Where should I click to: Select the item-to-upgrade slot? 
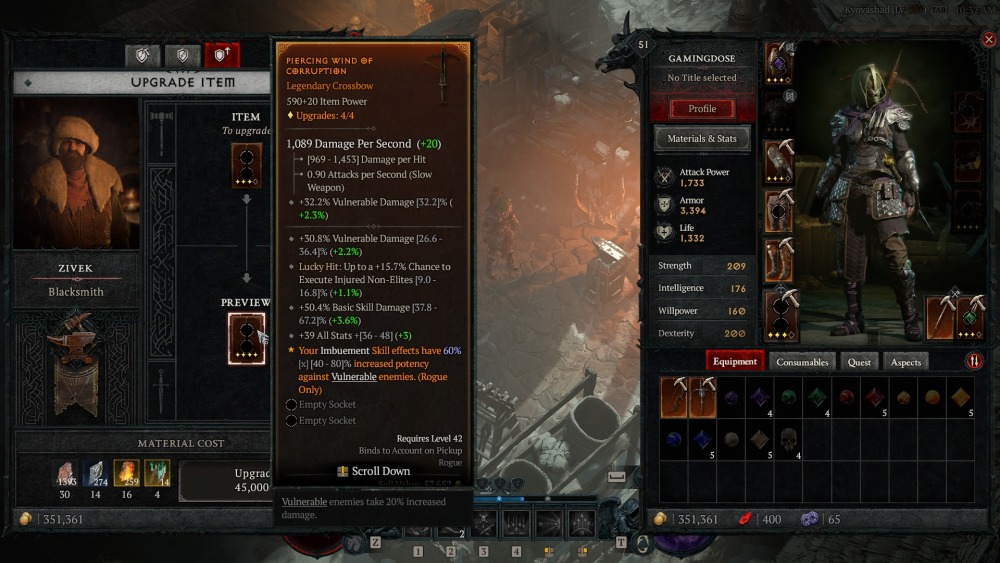point(246,165)
